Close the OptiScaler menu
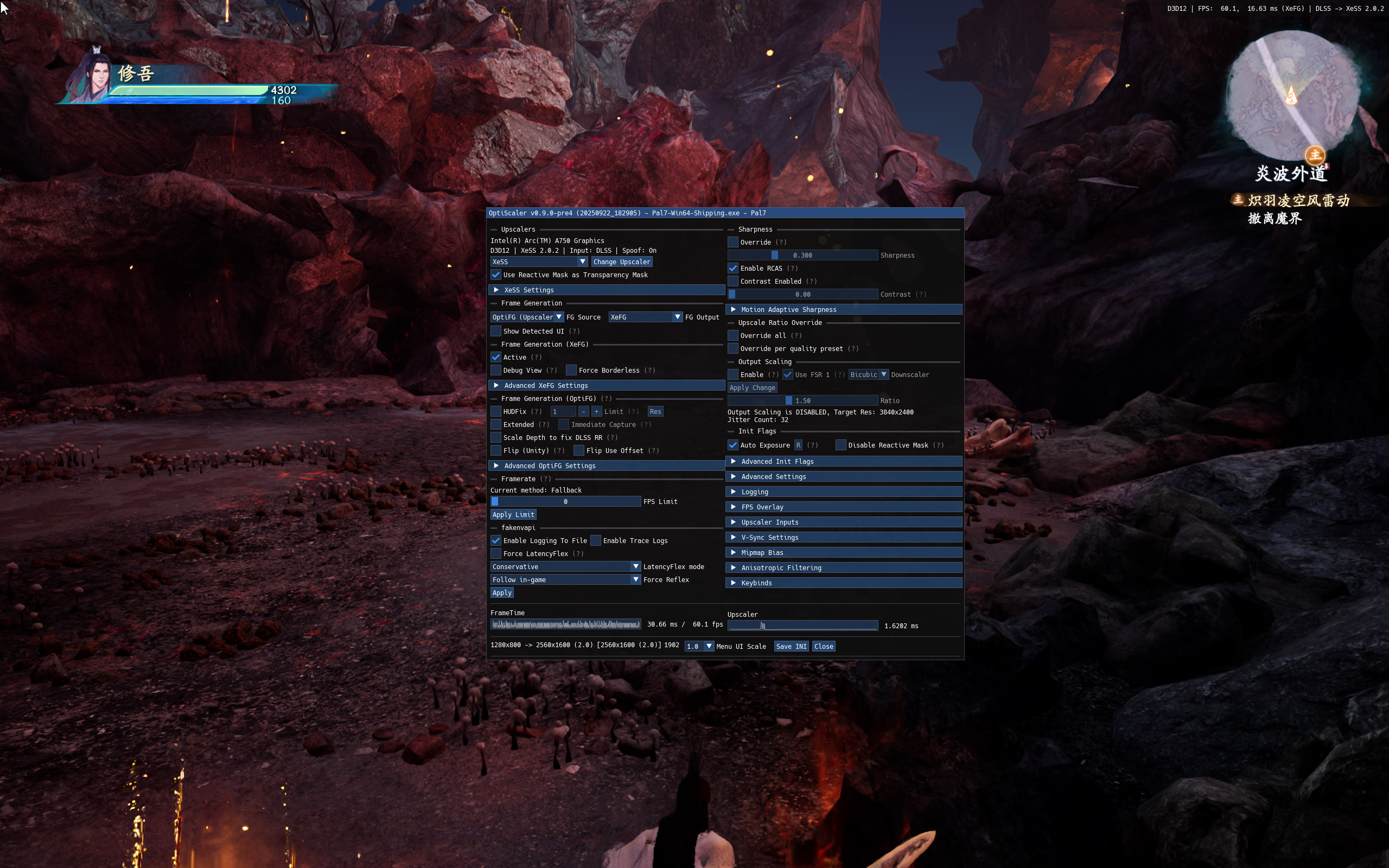1389x868 pixels. [x=823, y=647]
